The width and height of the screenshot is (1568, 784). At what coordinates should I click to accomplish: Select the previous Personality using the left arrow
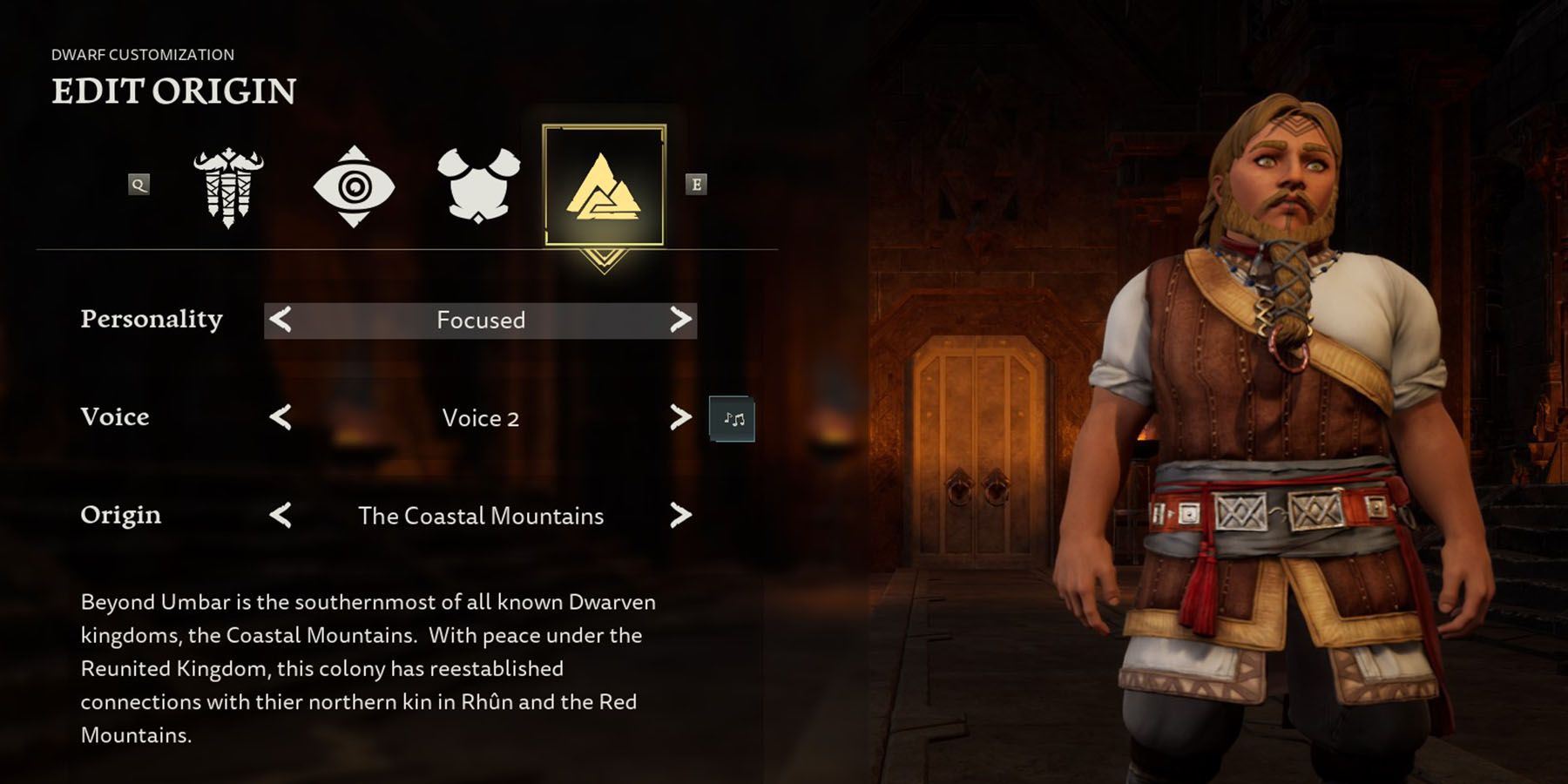[280, 320]
